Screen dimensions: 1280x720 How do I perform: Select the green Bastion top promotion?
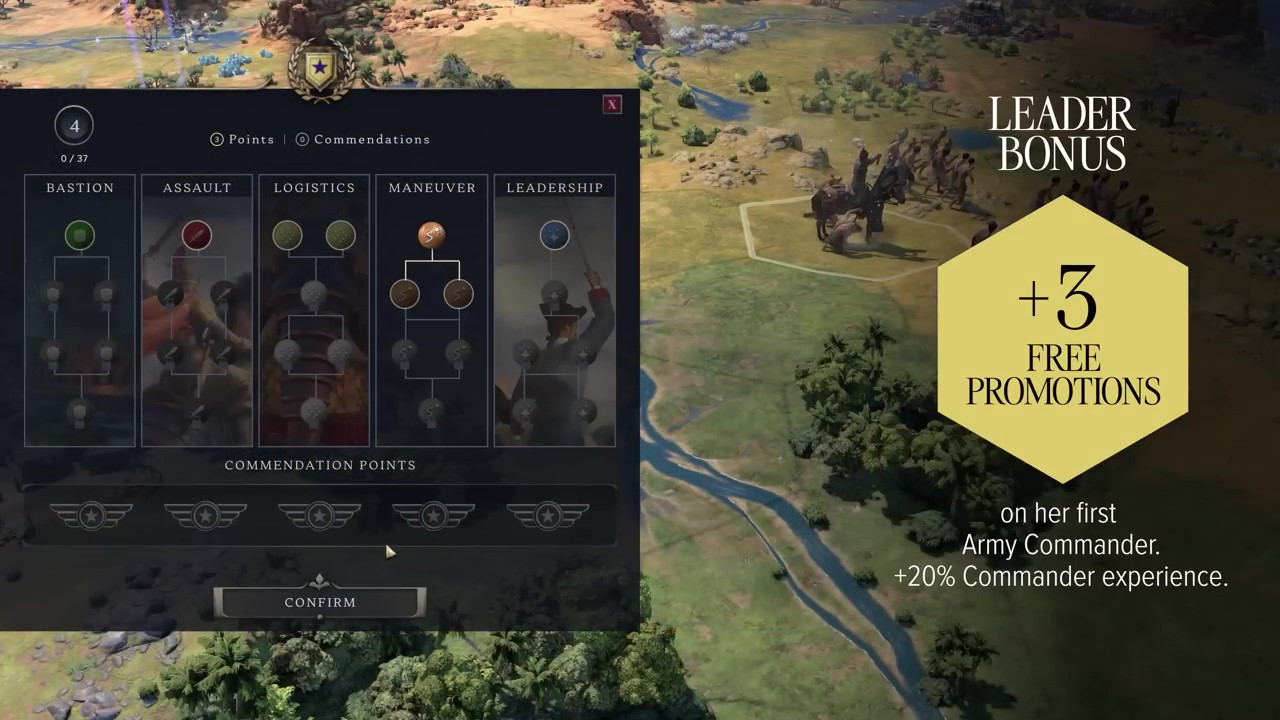coord(79,235)
